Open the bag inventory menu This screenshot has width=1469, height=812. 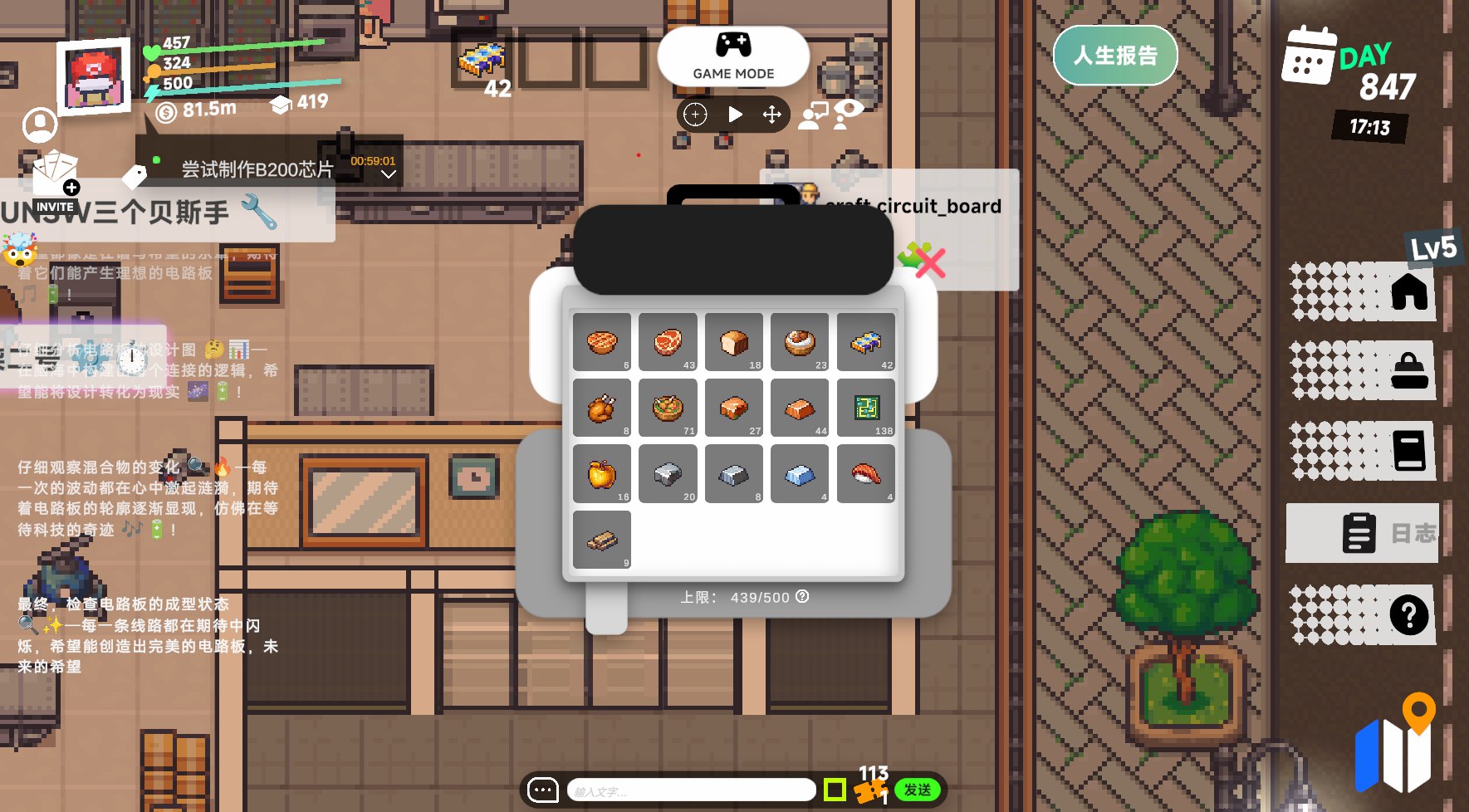point(1408,371)
